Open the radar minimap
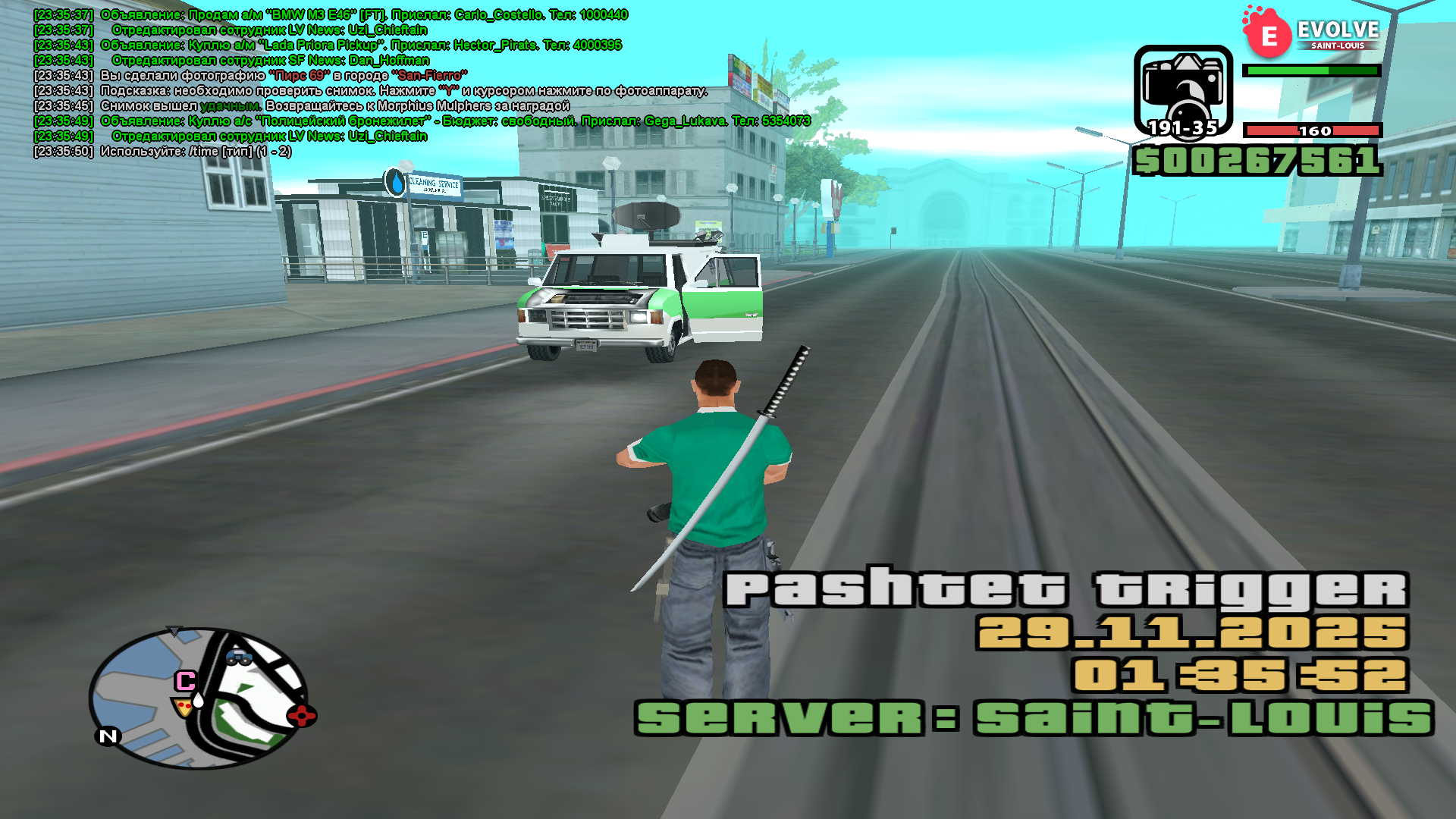Screen dimensions: 1456x819 (199, 698)
